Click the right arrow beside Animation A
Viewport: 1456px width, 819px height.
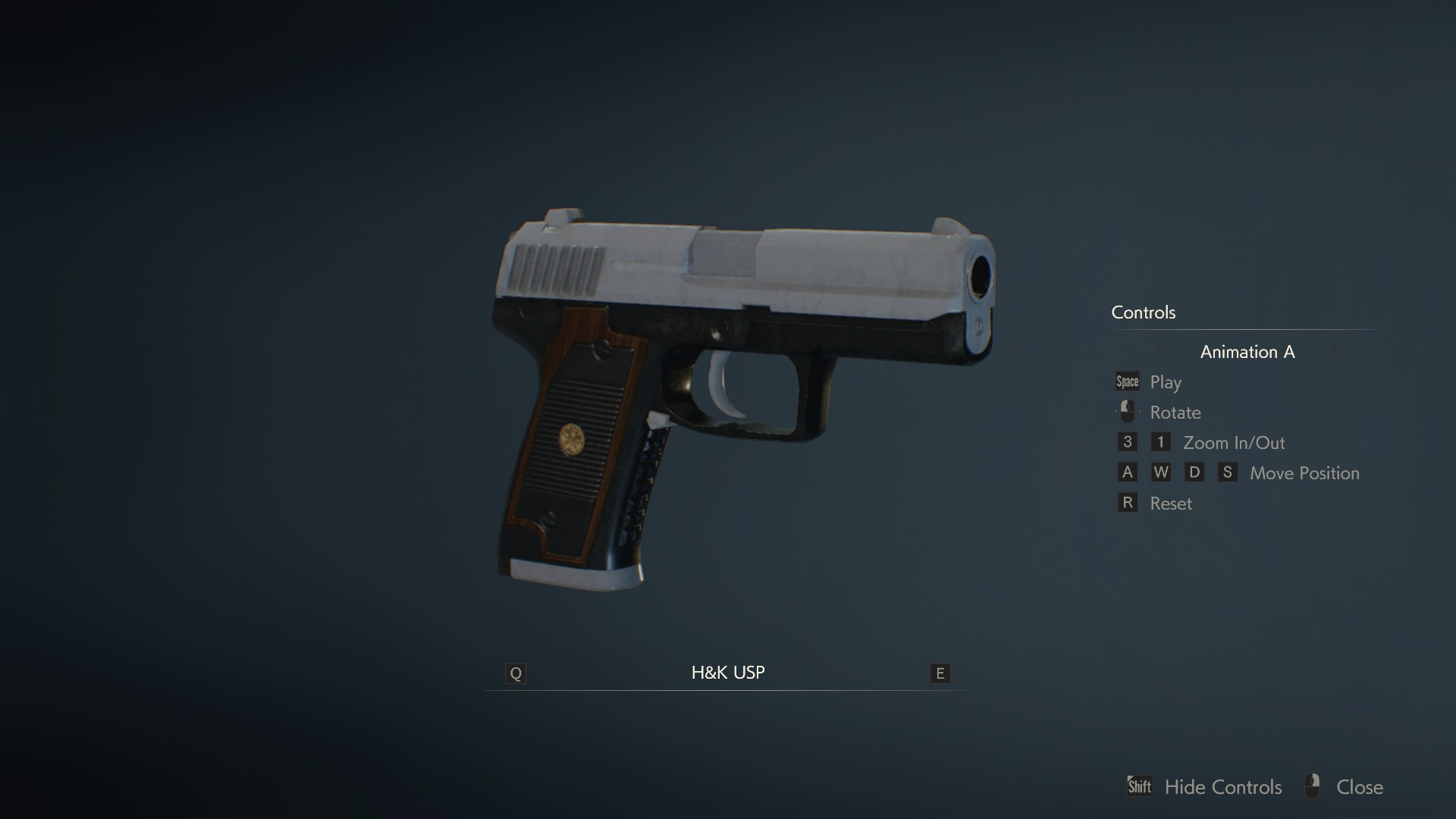(1335, 351)
